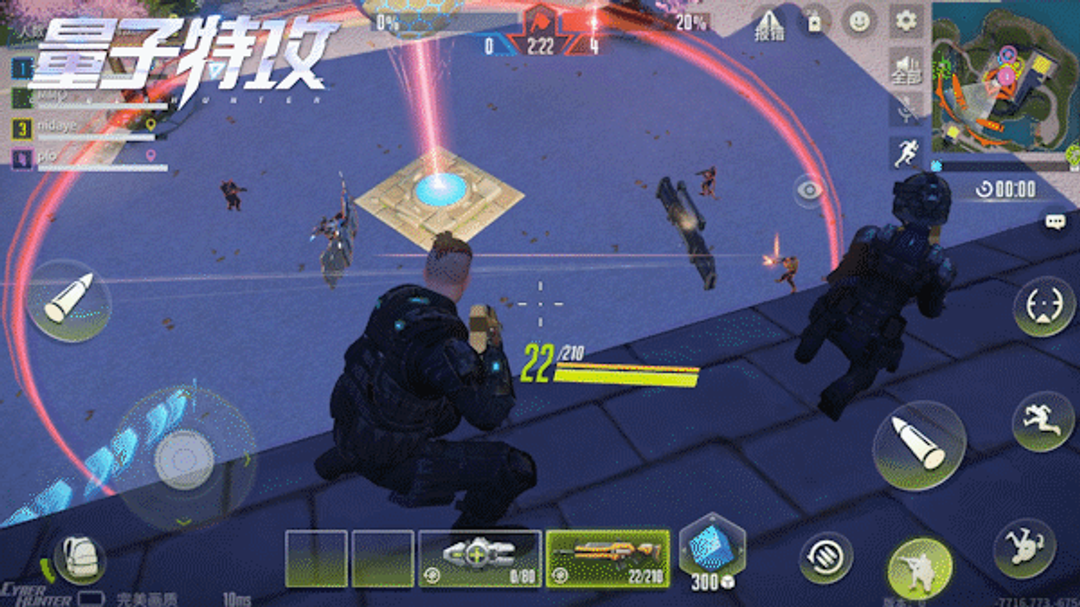
Task: Activate the aim-down-sights crosshair button
Action: coord(1044,306)
